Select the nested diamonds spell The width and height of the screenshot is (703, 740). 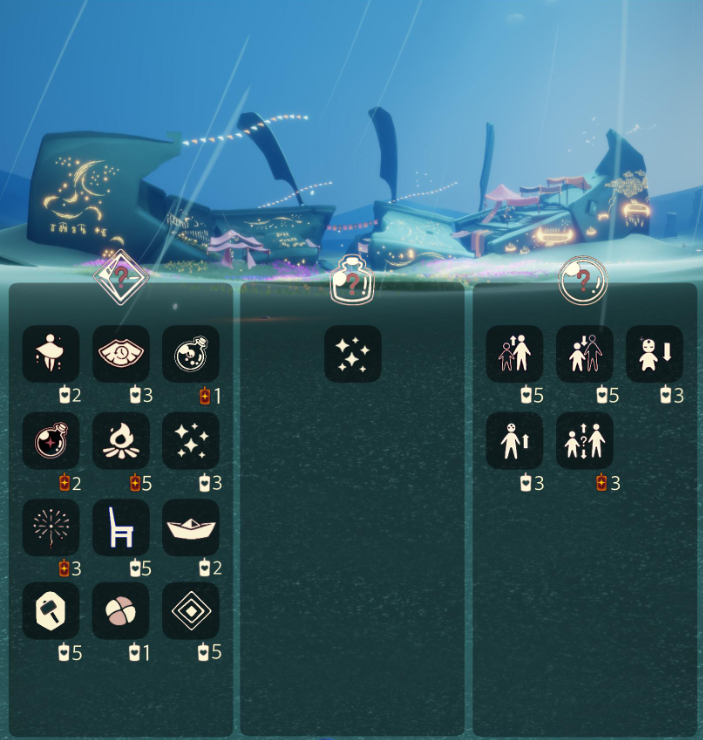[190, 611]
